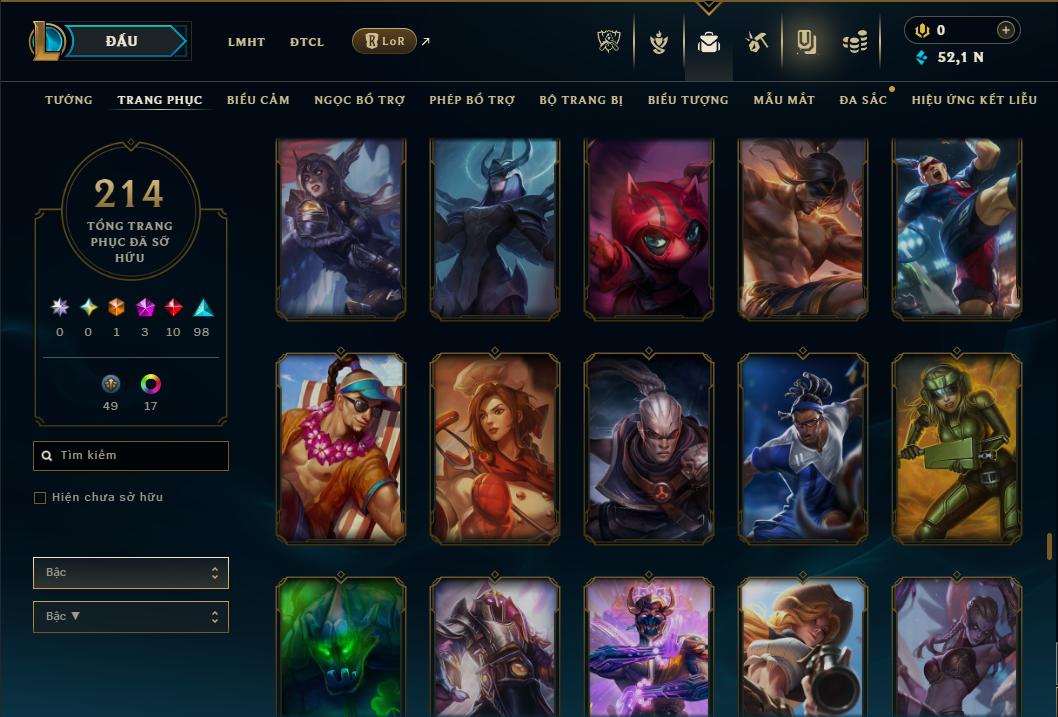Open the upper Bậc dropdown

(x=131, y=573)
